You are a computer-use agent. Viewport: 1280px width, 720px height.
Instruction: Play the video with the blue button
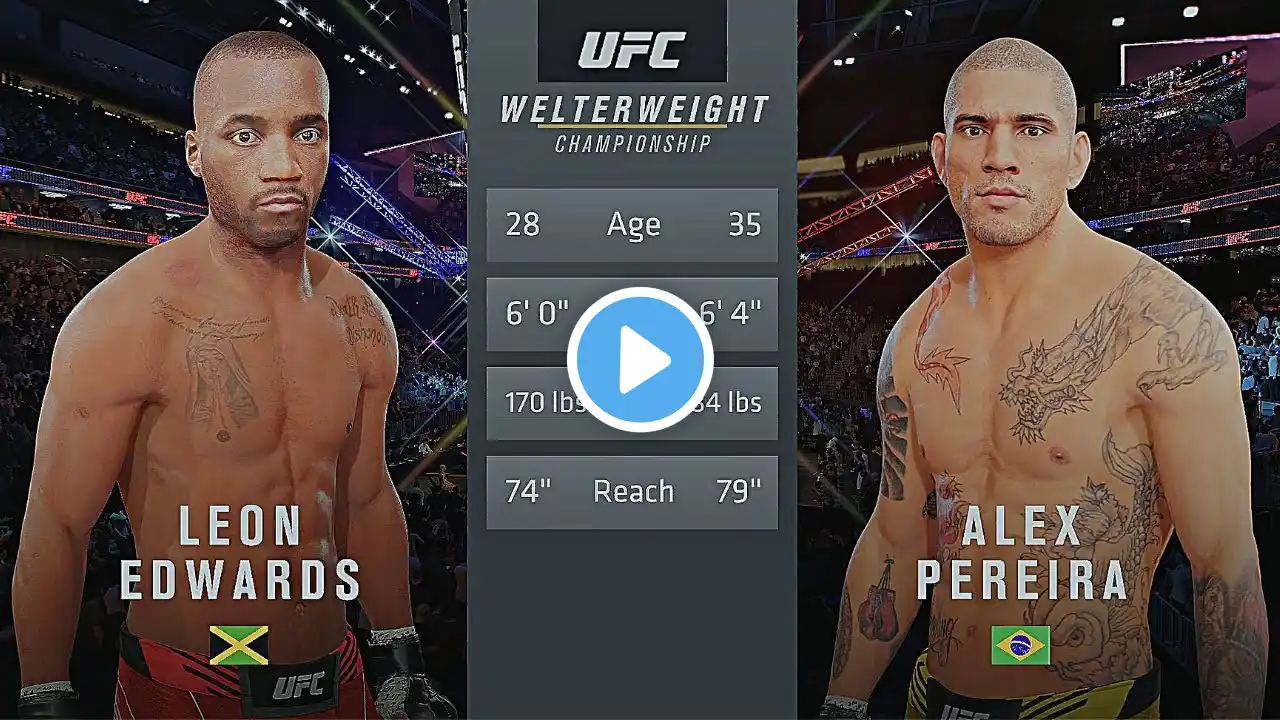coord(640,360)
